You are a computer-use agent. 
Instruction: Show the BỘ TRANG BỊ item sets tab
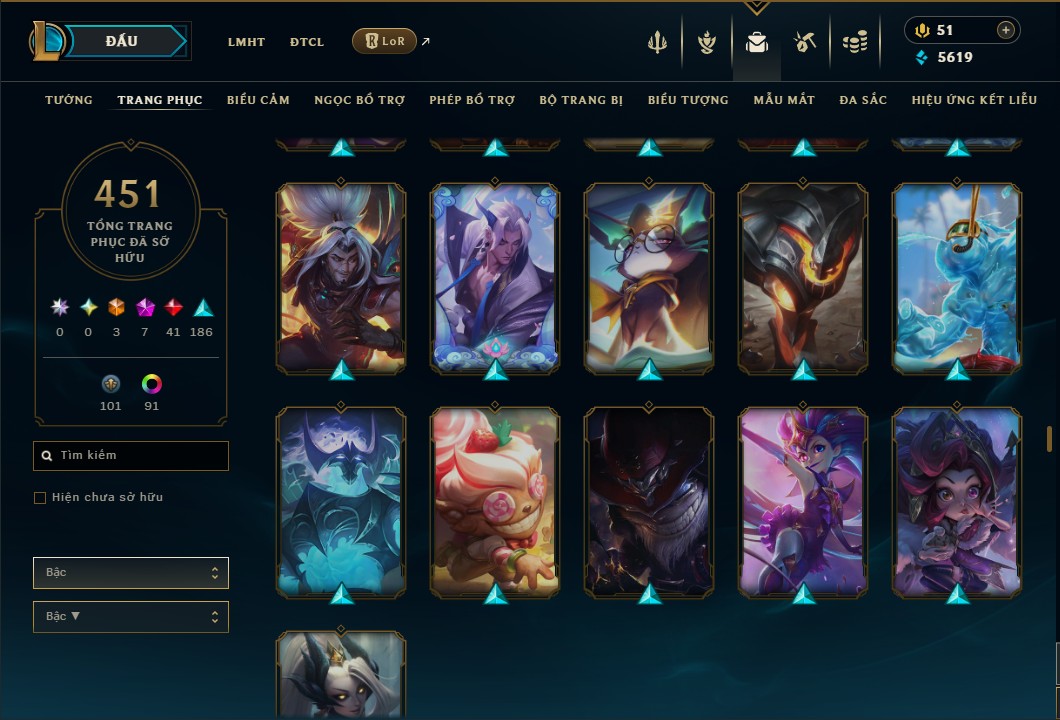tap(581, 100)
